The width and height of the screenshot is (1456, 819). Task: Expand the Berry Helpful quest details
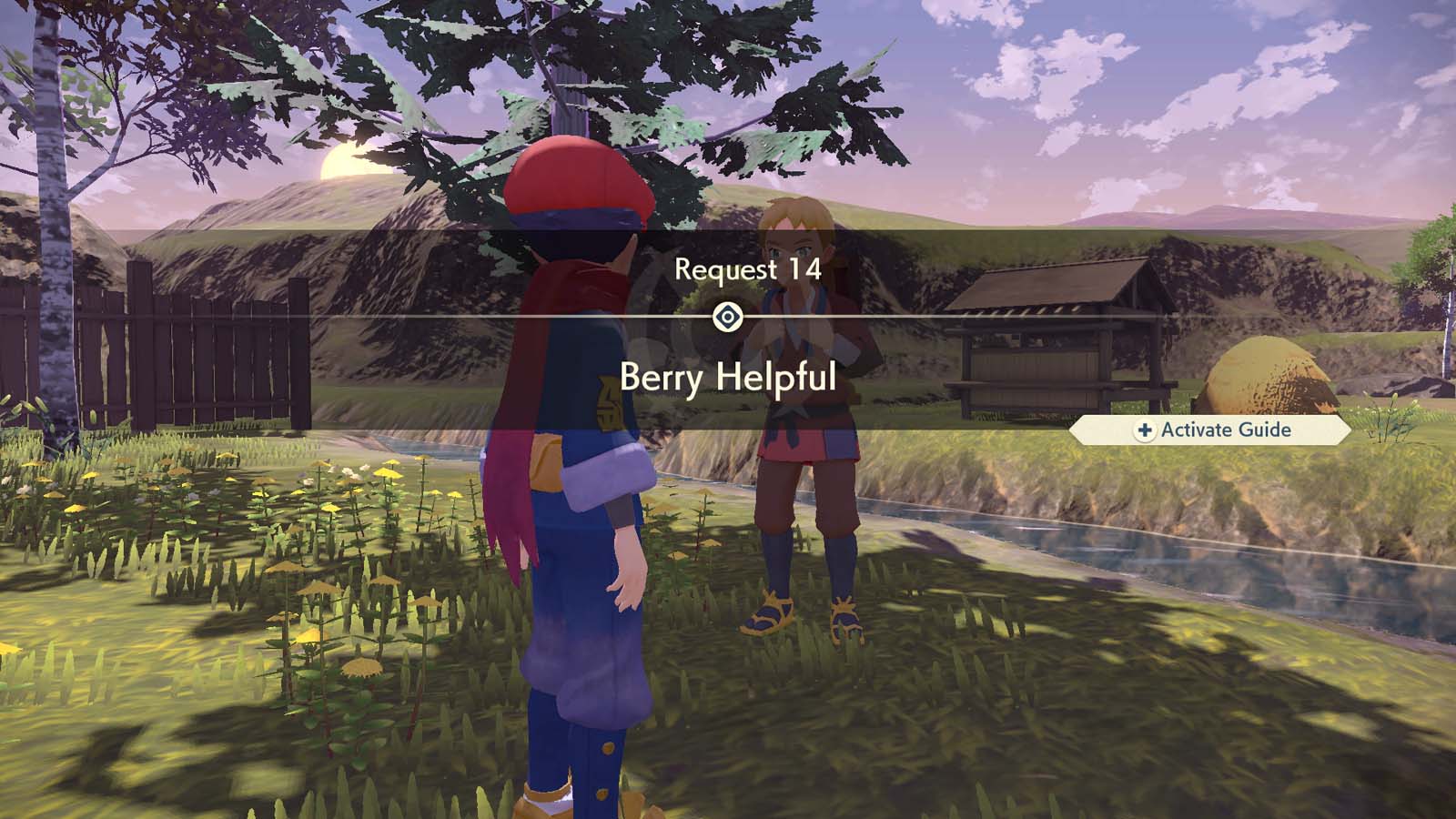[x=728, y=376]
